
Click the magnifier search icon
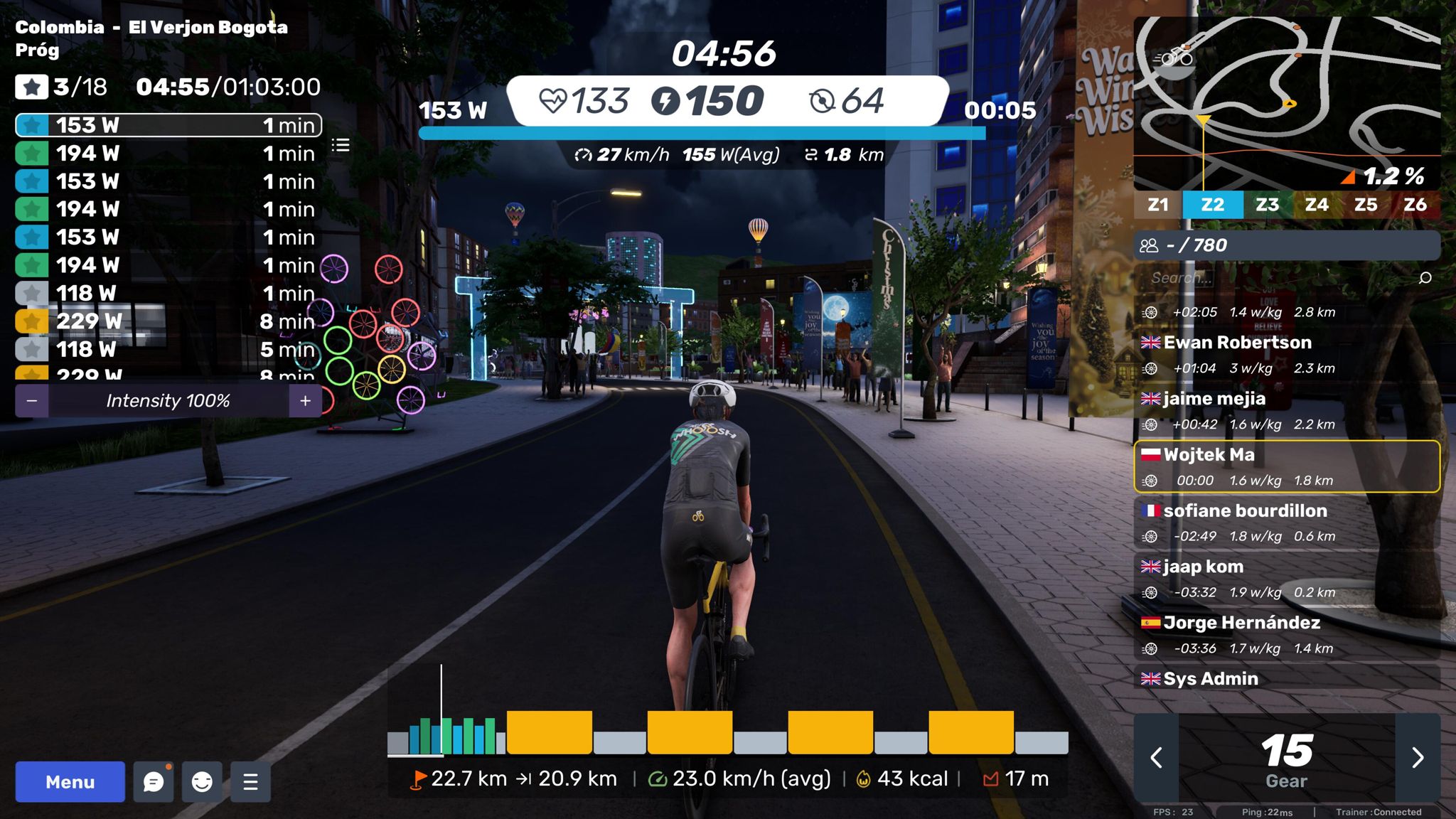tap(1425, 278)
